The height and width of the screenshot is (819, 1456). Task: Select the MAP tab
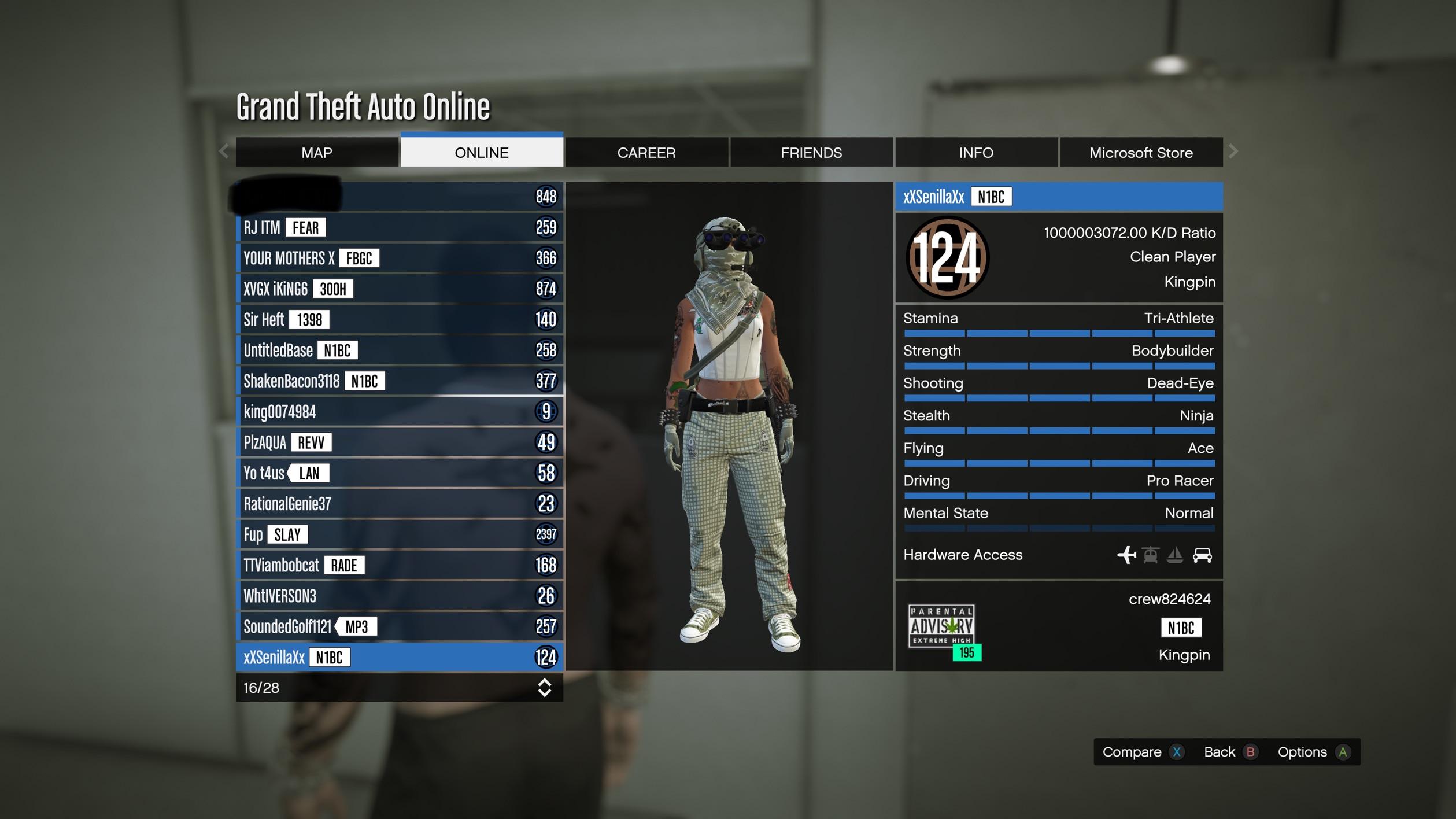pyautogui.click(x=317, y=152)
